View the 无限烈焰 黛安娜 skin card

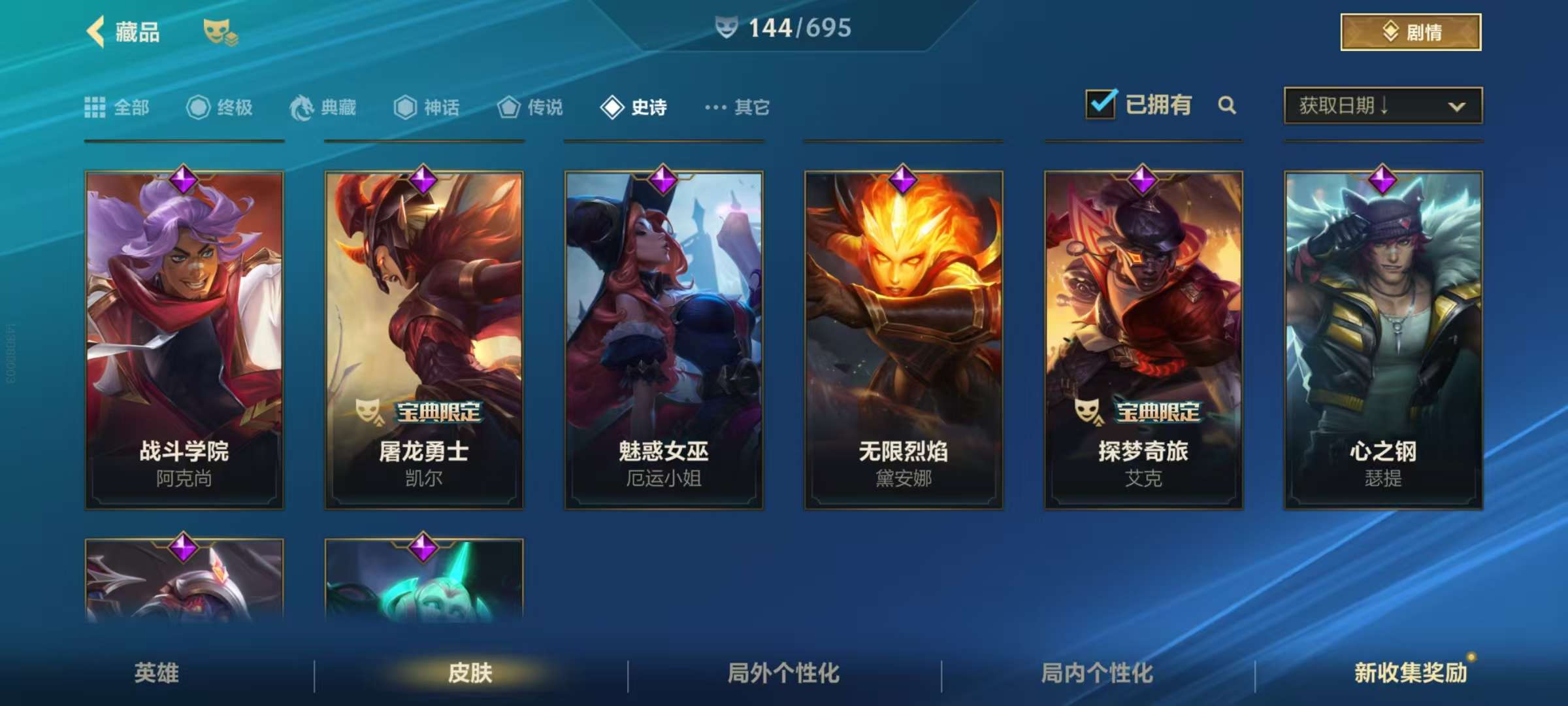pyautogui.click(x=904, y=340)
